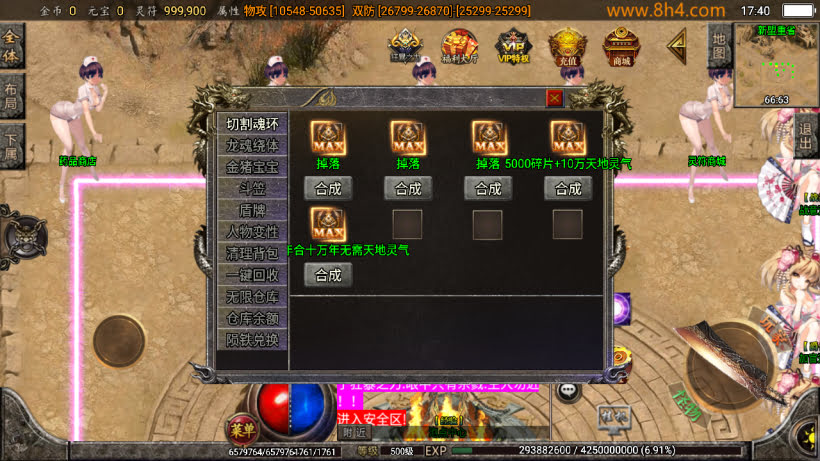This screenshot has height=461, width=820.
Task: Click 合成 under the bottom-row MAX item
Action: (328, 275)
